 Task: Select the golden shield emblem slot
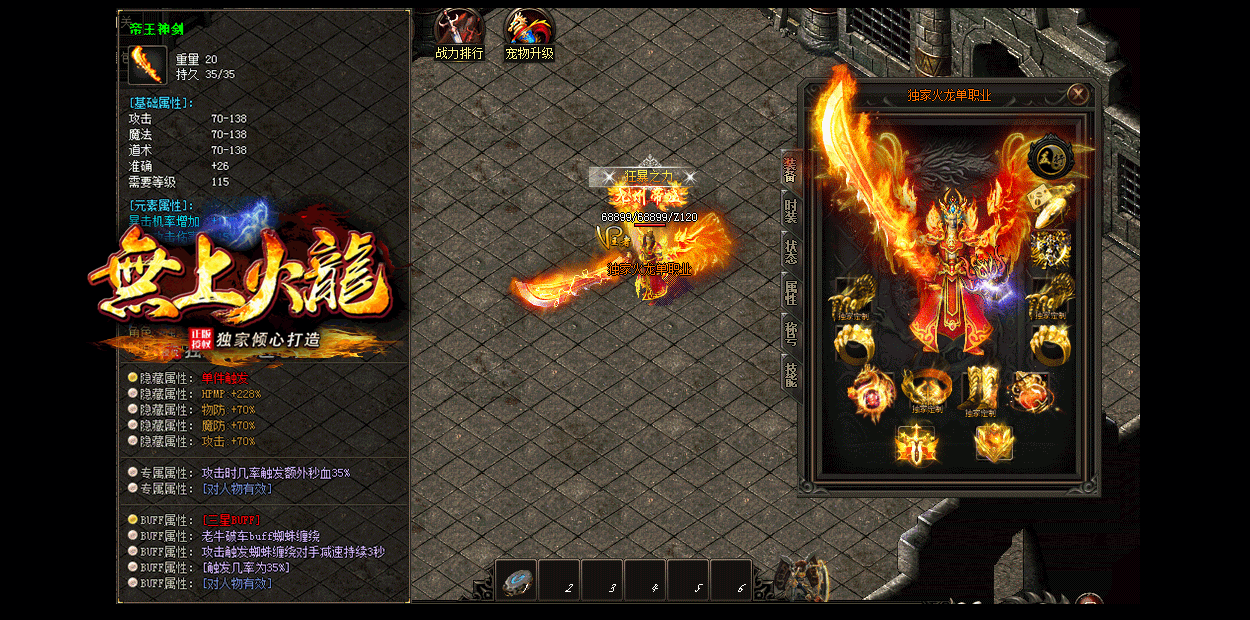994,441
